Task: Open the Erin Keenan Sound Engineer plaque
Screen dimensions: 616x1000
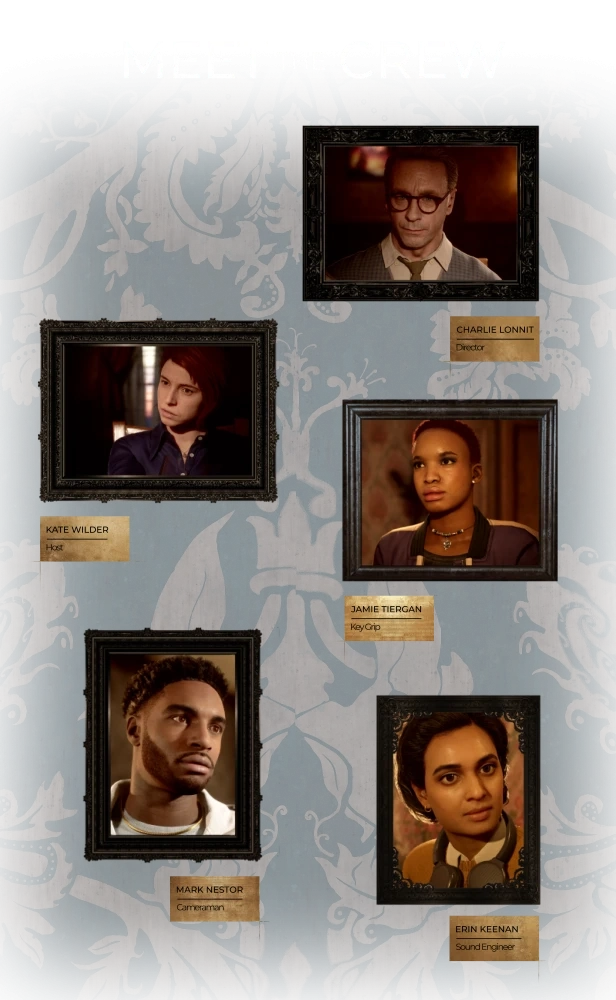Action: click(x=493, y=938)
